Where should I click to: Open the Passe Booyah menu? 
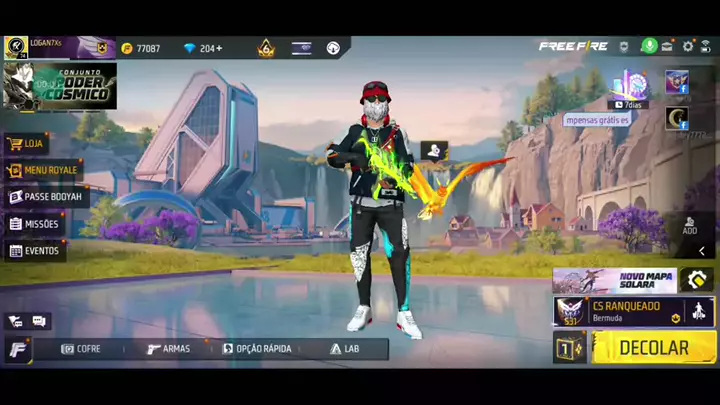47,197
